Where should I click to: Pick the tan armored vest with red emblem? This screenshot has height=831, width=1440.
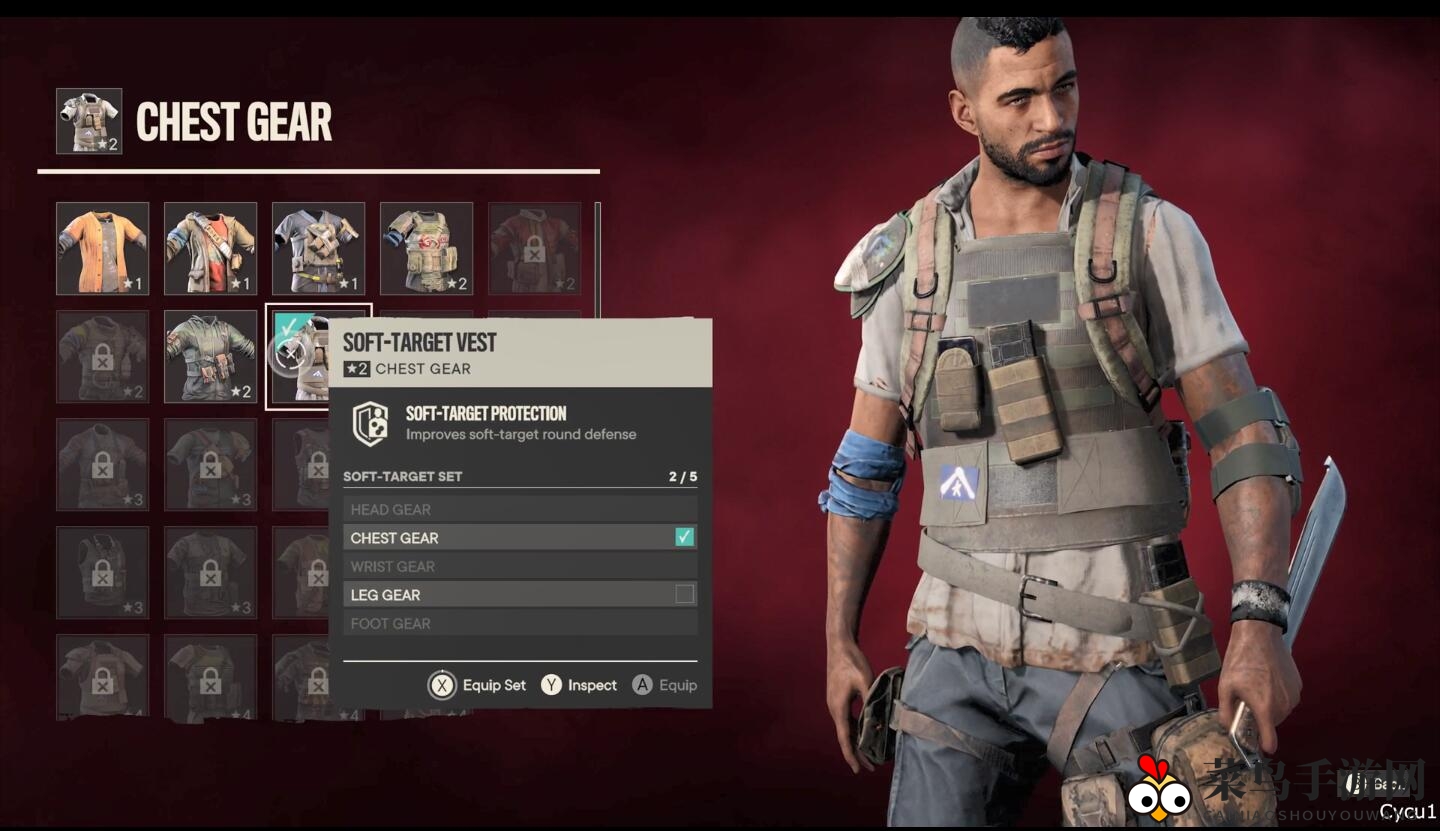tap(426, 248)
